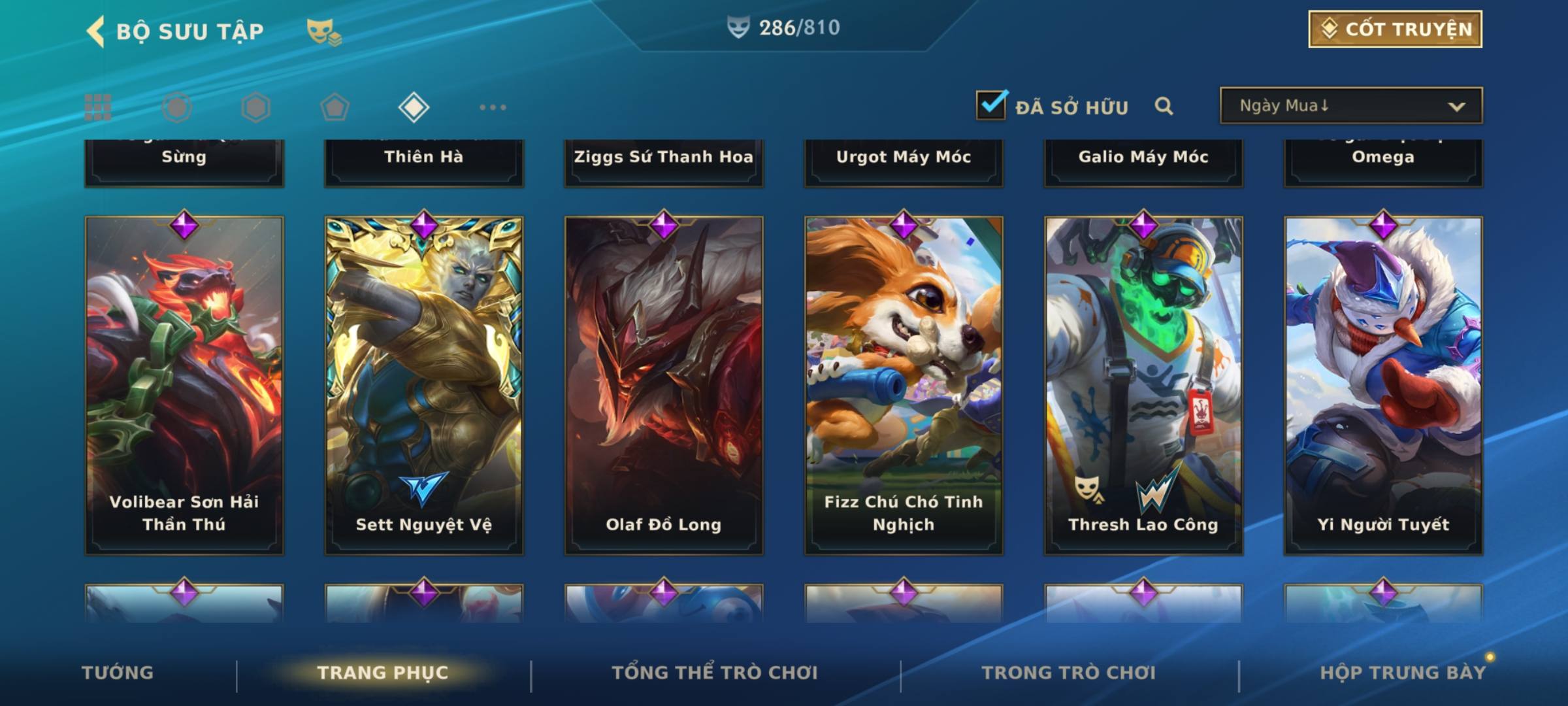This screenshot has width=1568, height=706.
Task: Choose the Olaf Đồ Long skin
Action: tap(664, 386)
